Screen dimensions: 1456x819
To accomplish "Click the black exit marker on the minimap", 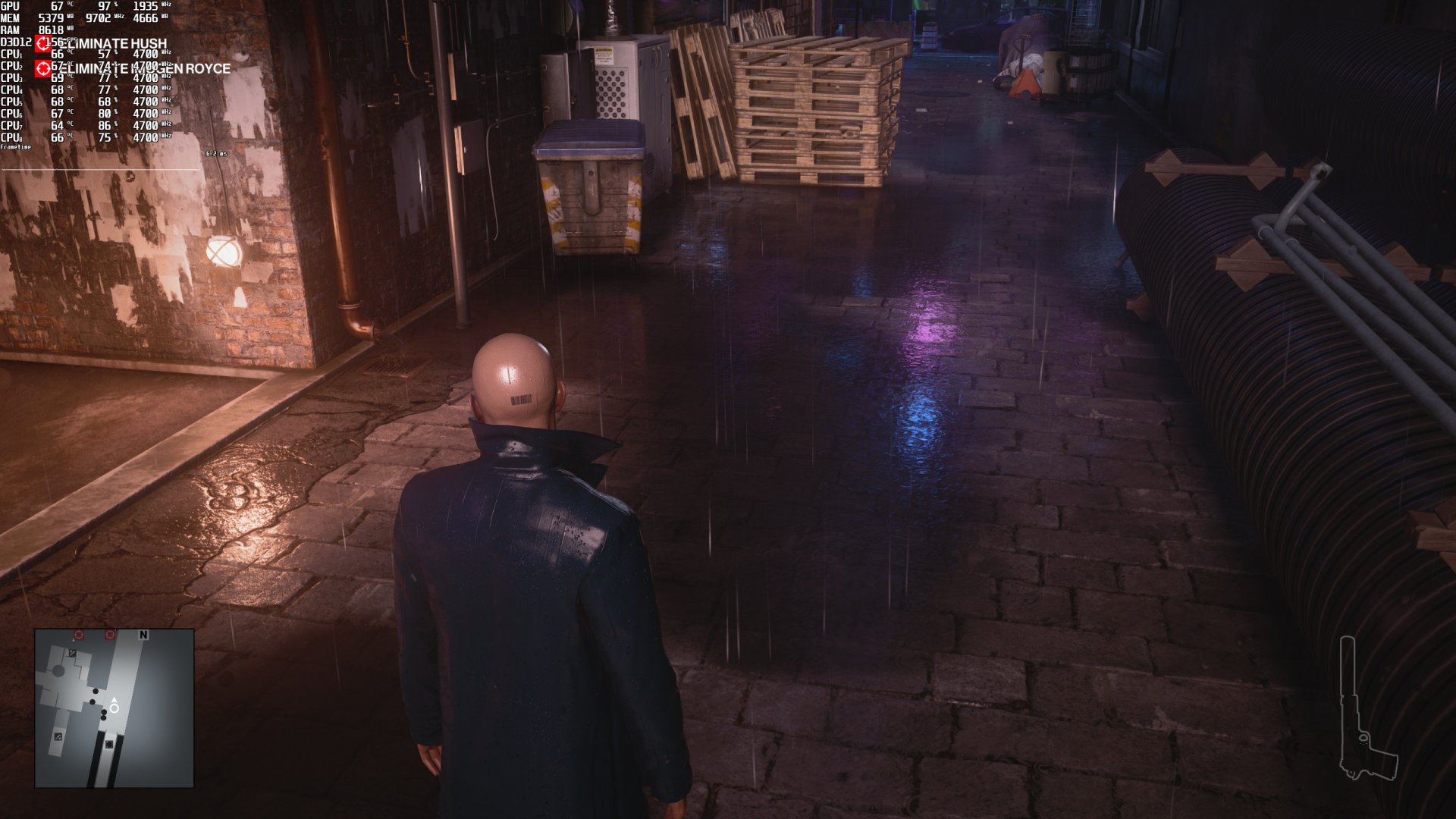I will [x=109, y=745].
